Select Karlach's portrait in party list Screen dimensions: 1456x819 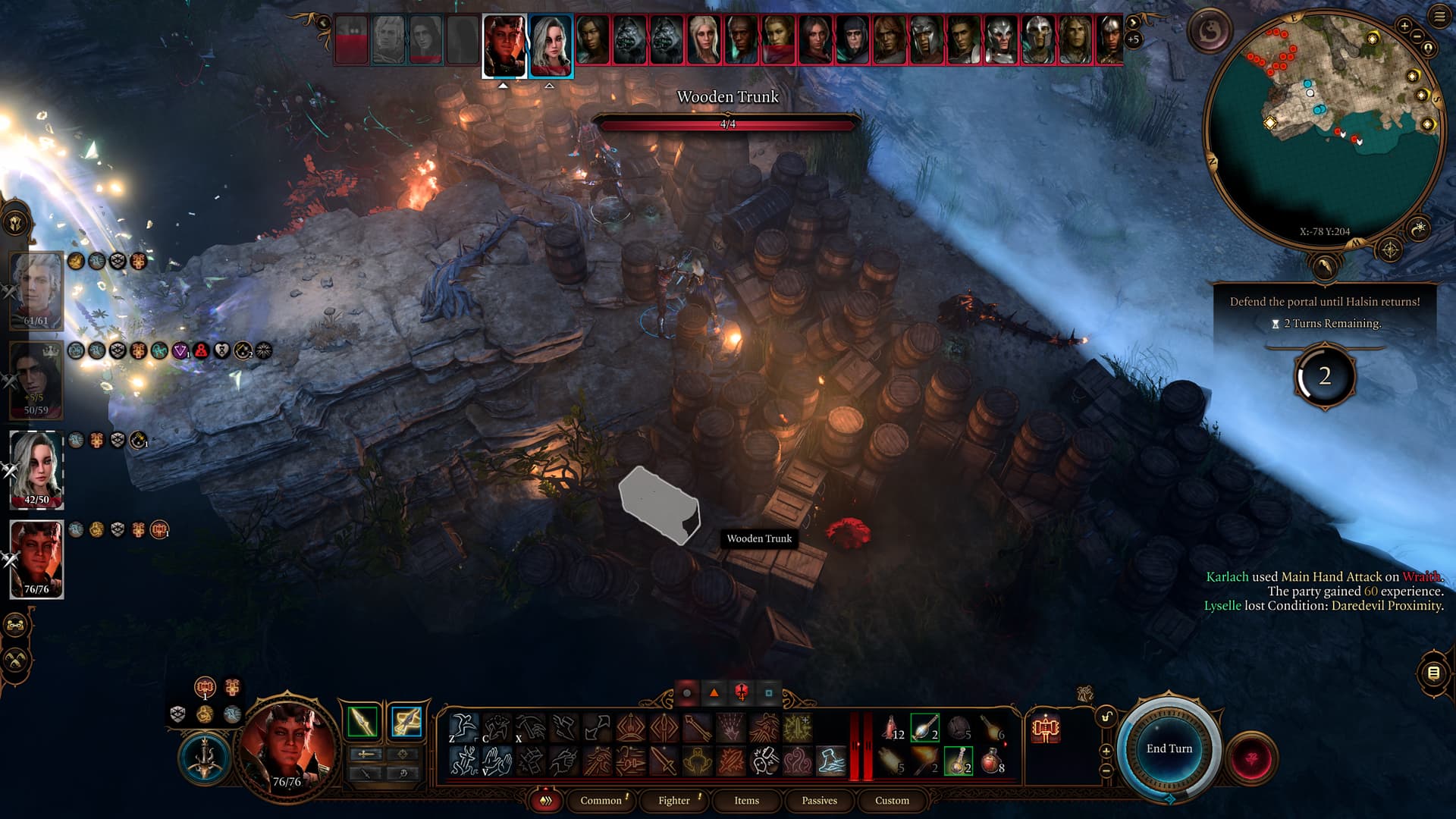[36, 560]
